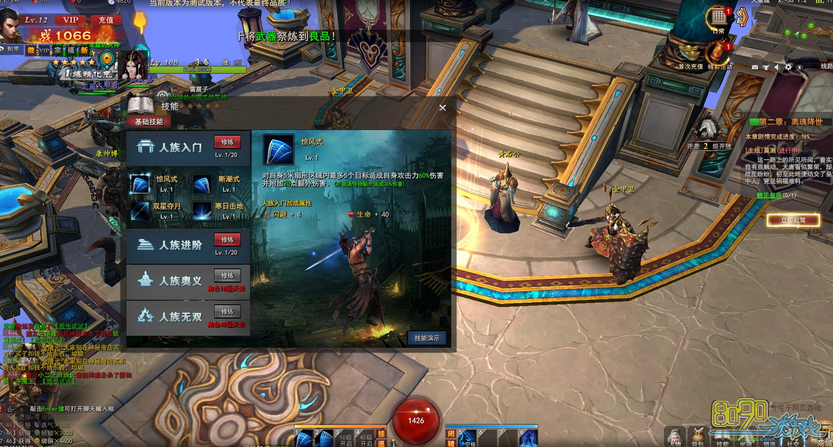The image size is (833, 447).
Task: Select the 双星夺月 skill icon
Action: click(140, 208)
